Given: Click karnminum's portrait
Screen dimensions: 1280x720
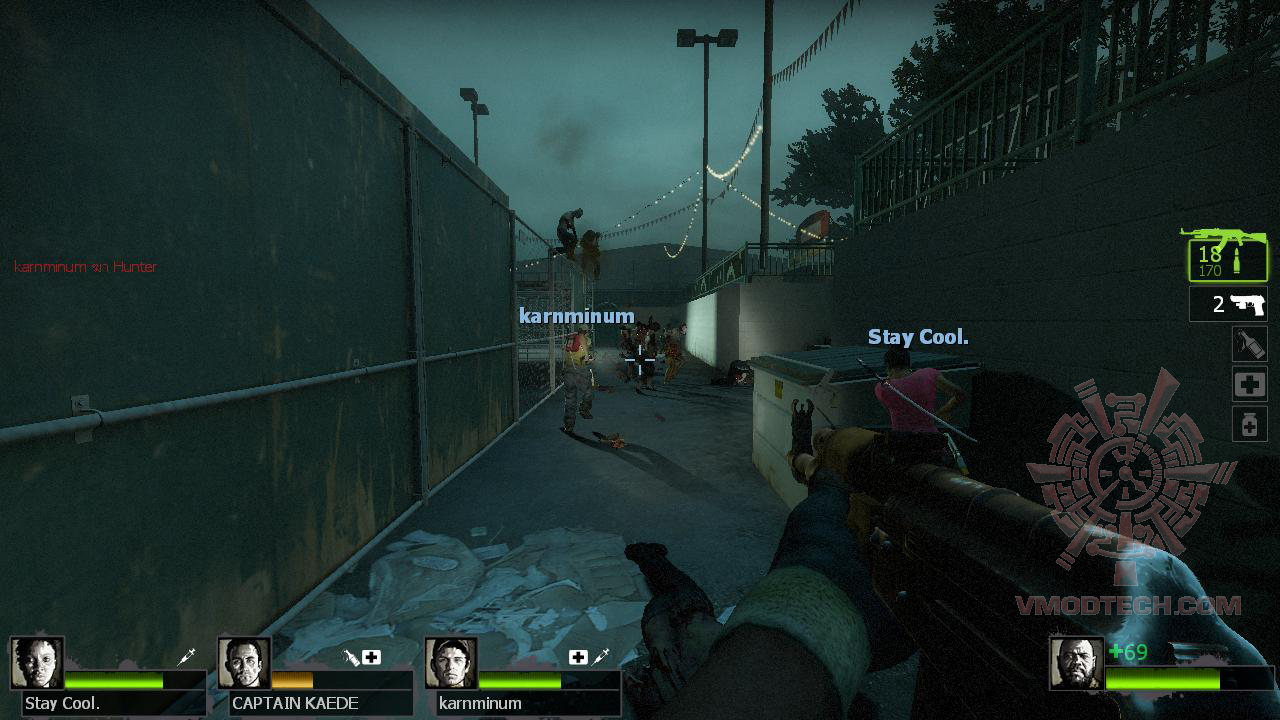Looking at the screenshot, I should (452, 661).
